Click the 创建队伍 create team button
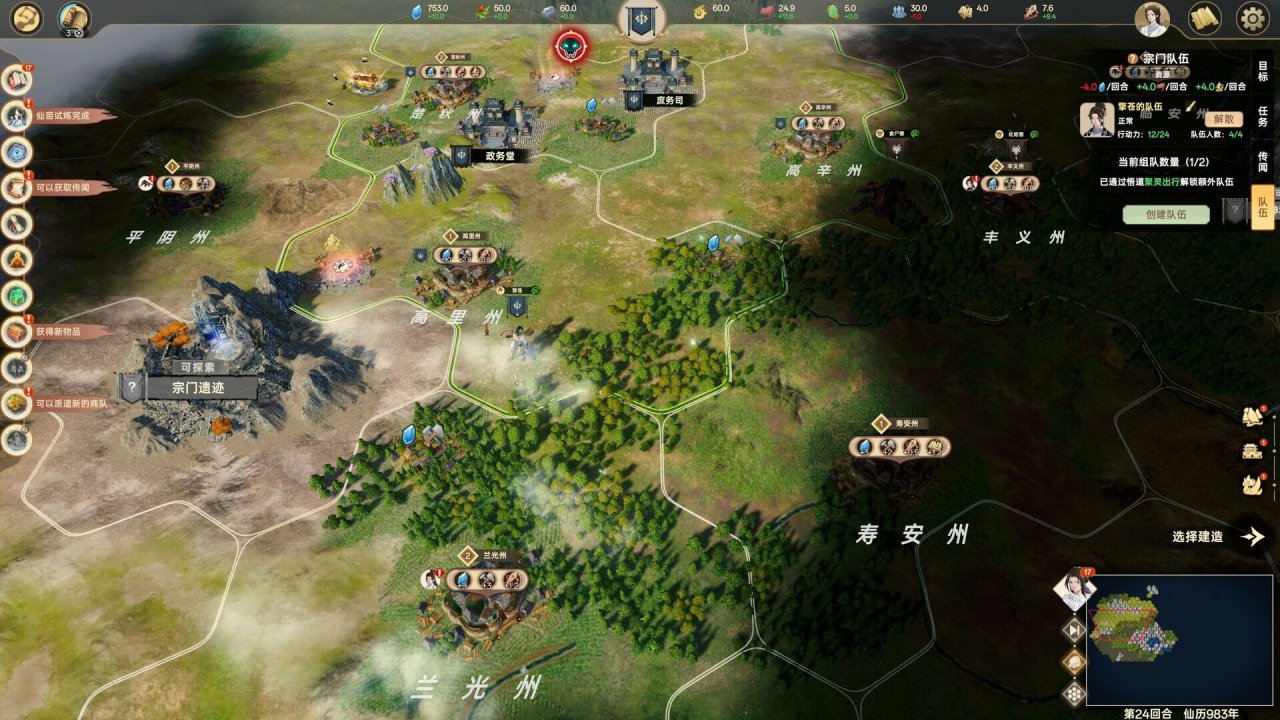Viewport: 1280px width, 720px height. pyautogui.click(x=1166, y=214)
